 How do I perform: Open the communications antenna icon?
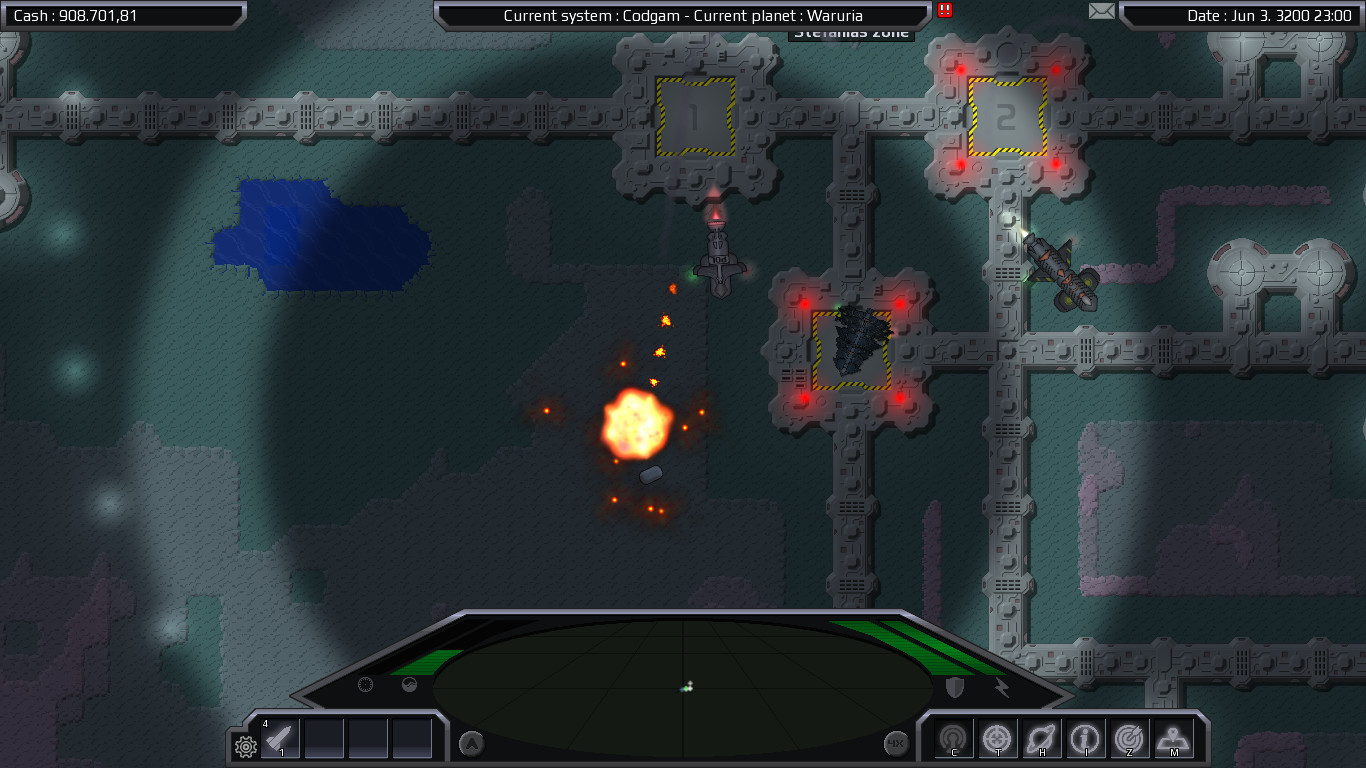(954, 739)
